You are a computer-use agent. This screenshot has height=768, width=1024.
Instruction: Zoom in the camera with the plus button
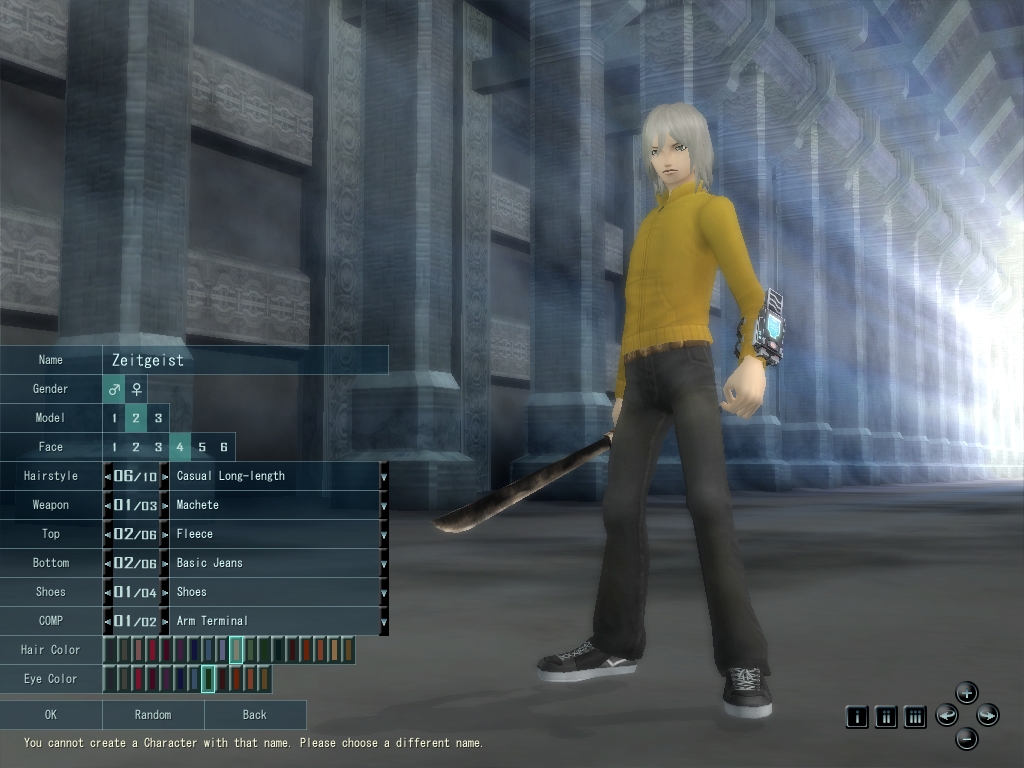[967, 692]
